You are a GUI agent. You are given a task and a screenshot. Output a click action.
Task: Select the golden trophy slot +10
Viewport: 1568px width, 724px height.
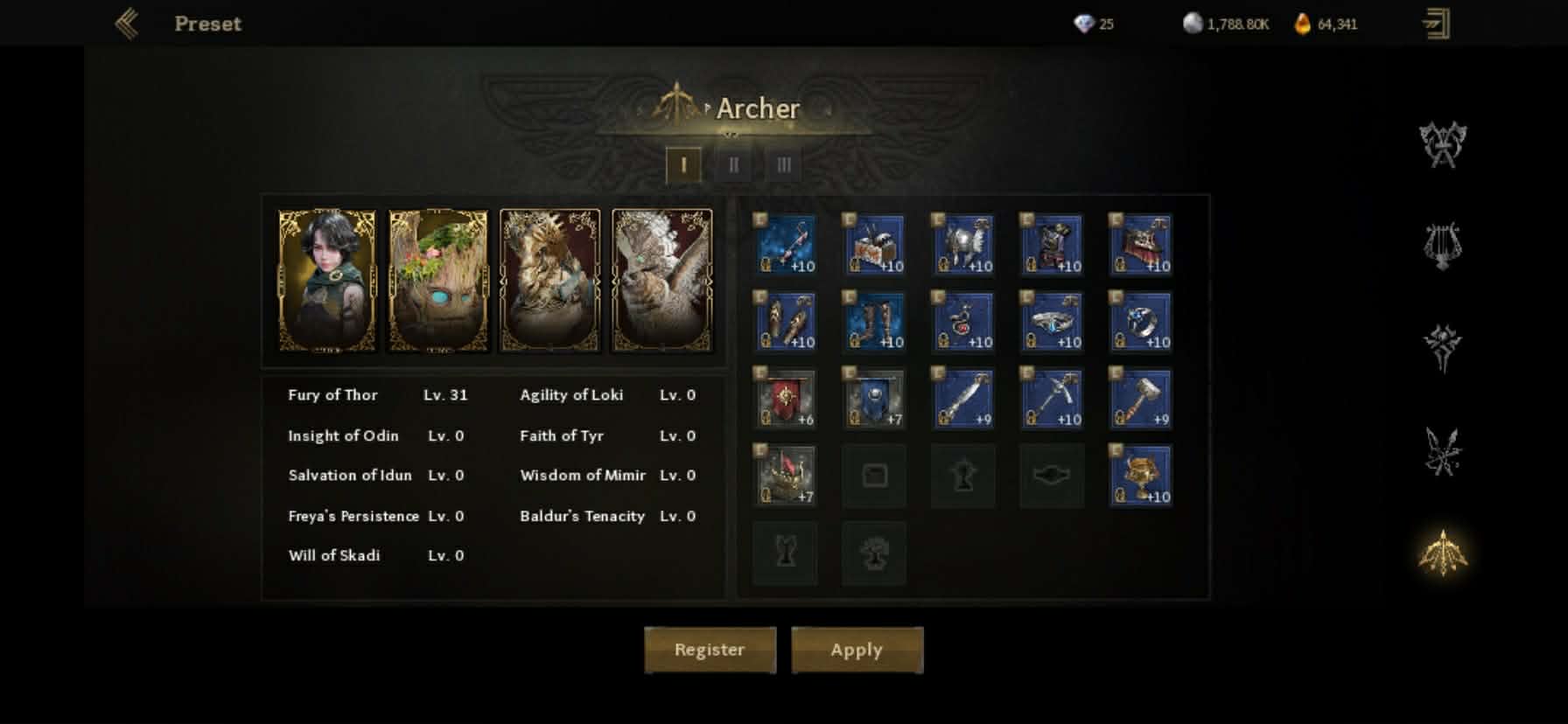pos(1141,476)
